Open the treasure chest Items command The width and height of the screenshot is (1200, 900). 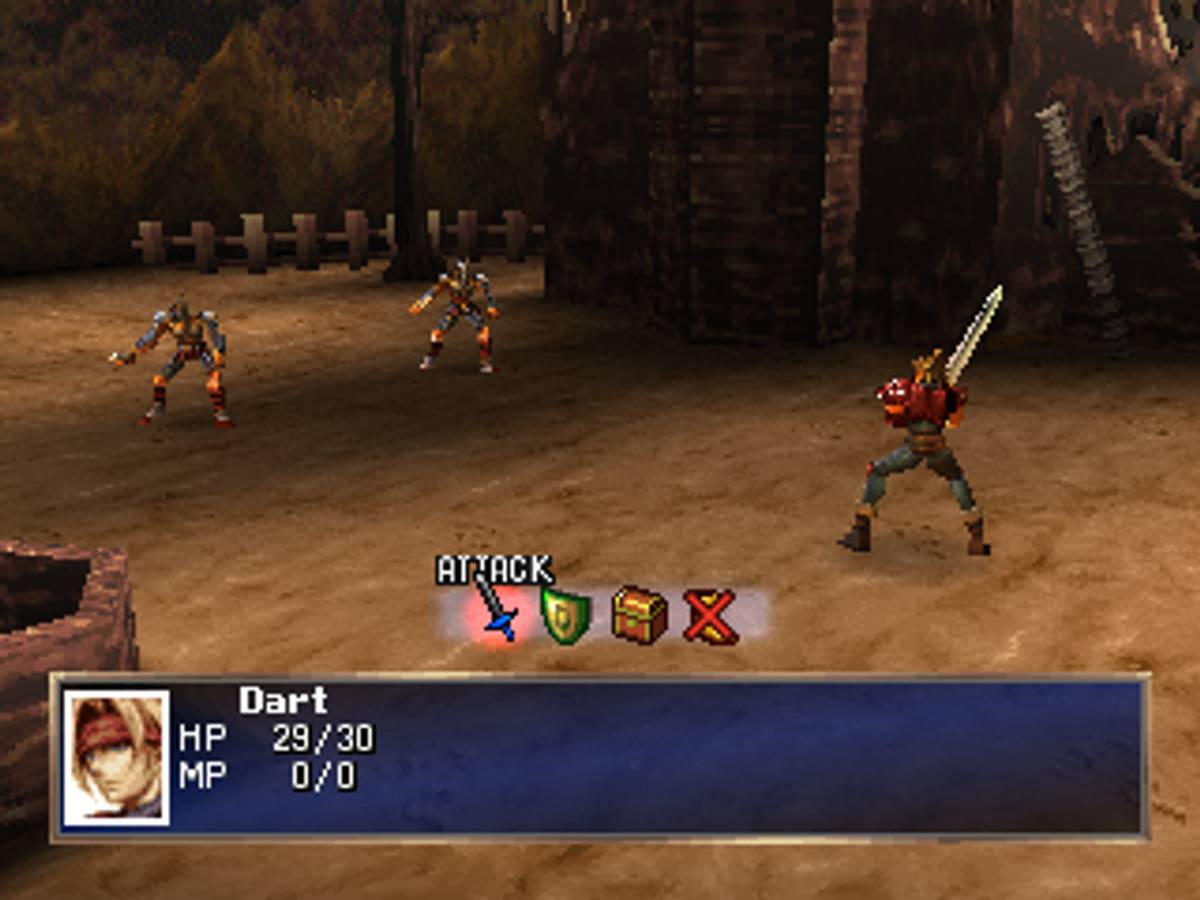639,615
